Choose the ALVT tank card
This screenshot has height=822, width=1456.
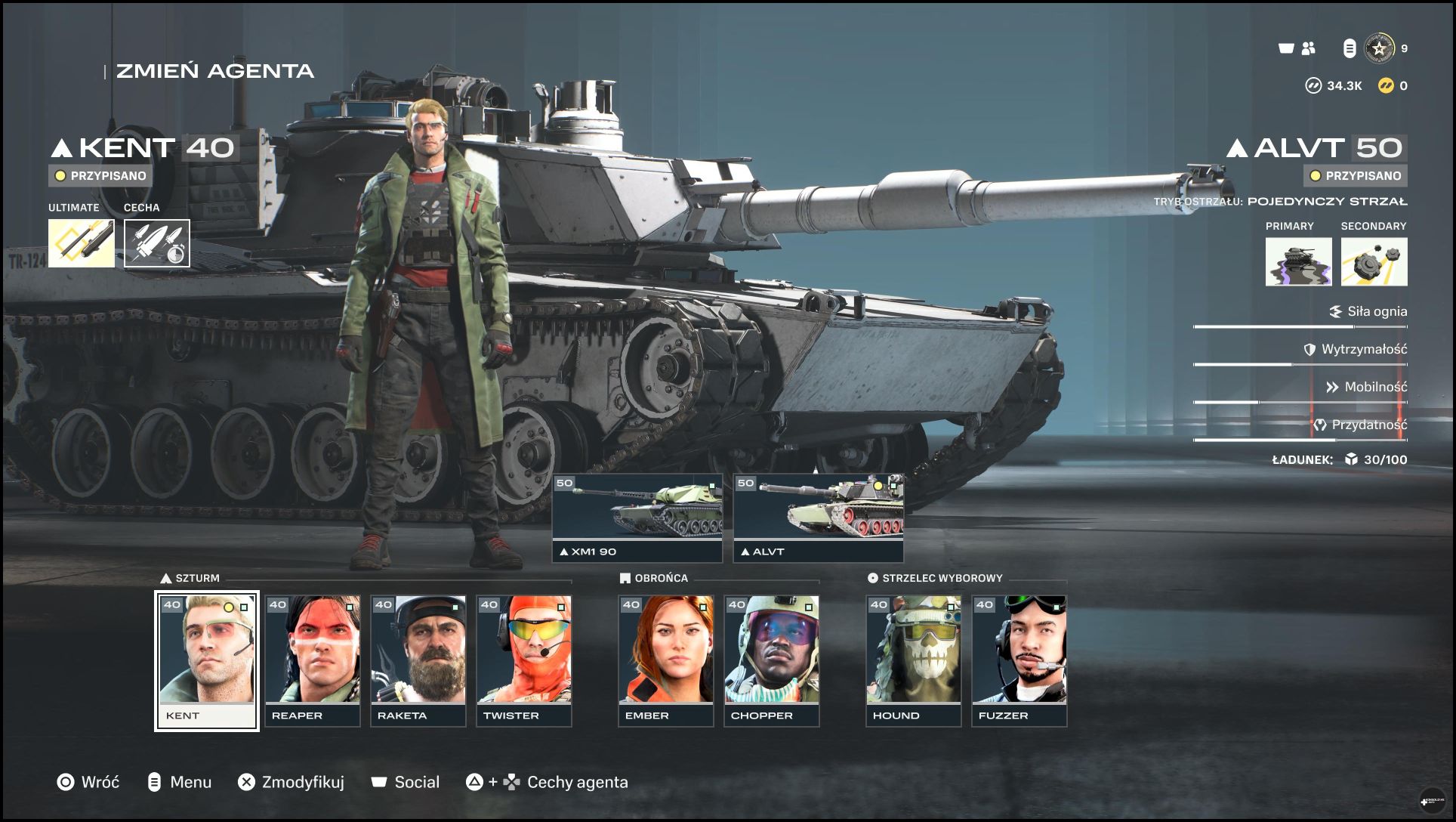(819, 518)
